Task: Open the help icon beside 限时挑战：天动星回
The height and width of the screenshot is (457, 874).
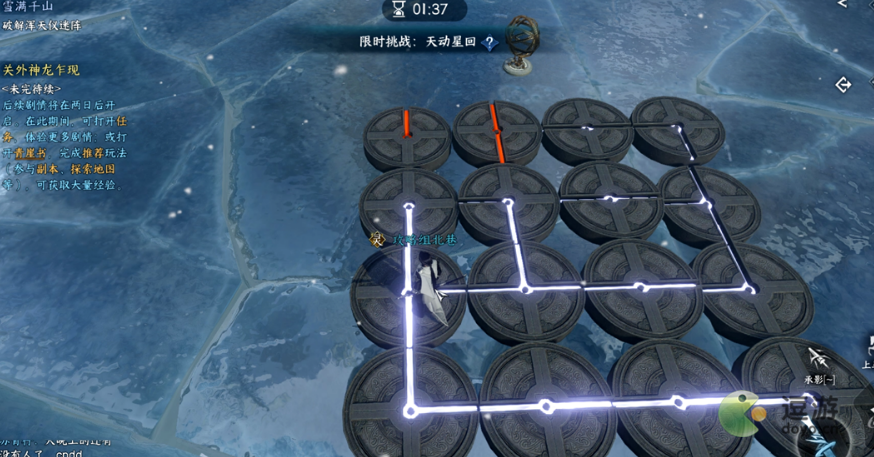Action: 489,43
